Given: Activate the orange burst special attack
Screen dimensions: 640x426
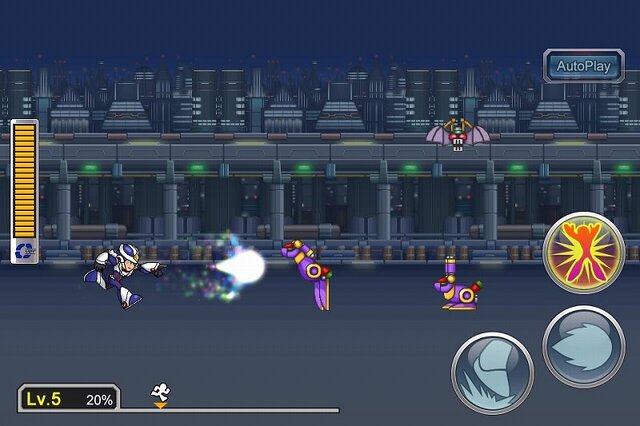Looking at the screenshot, I should pos(583,252).
